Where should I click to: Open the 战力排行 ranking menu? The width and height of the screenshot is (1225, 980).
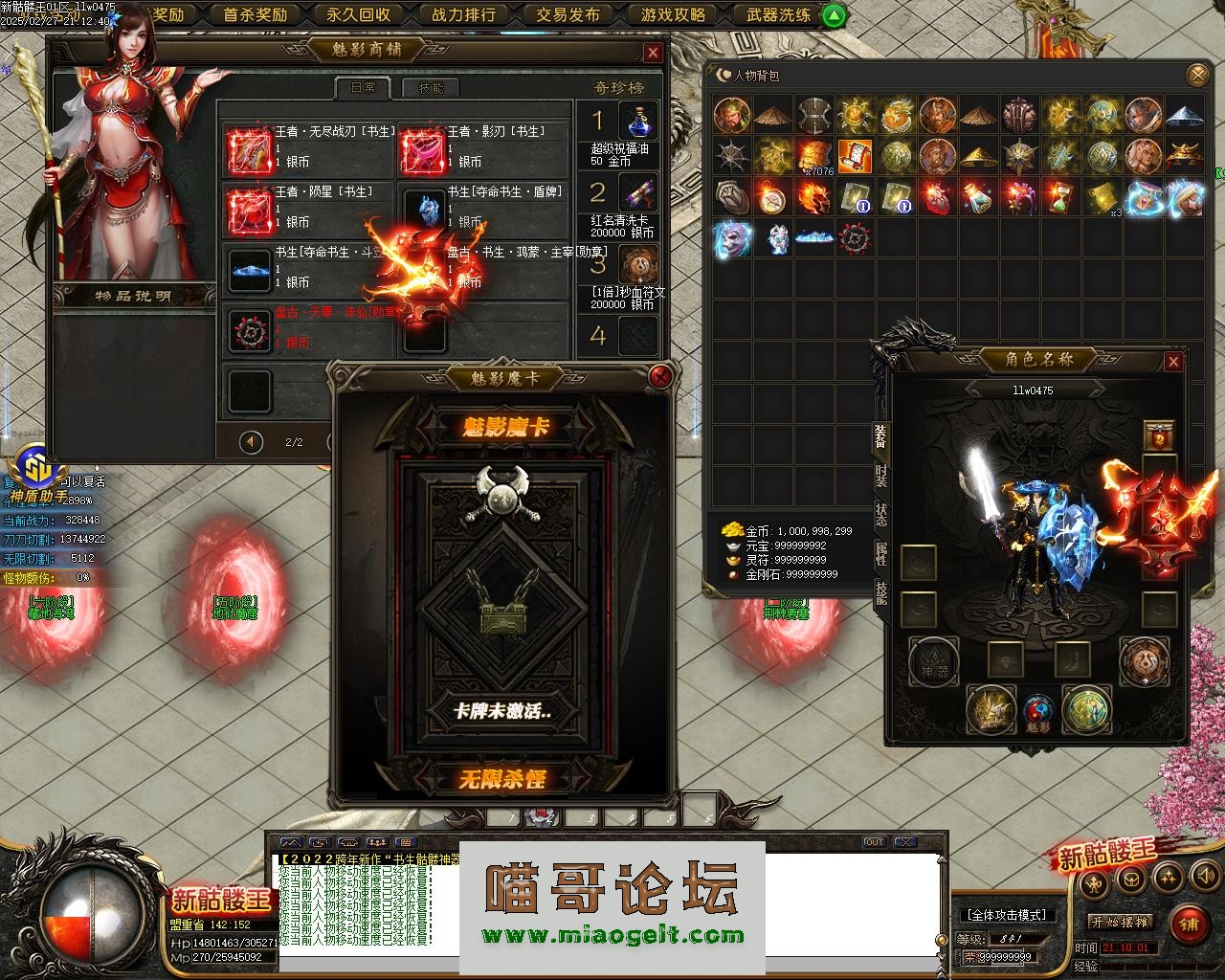point(464,14)
